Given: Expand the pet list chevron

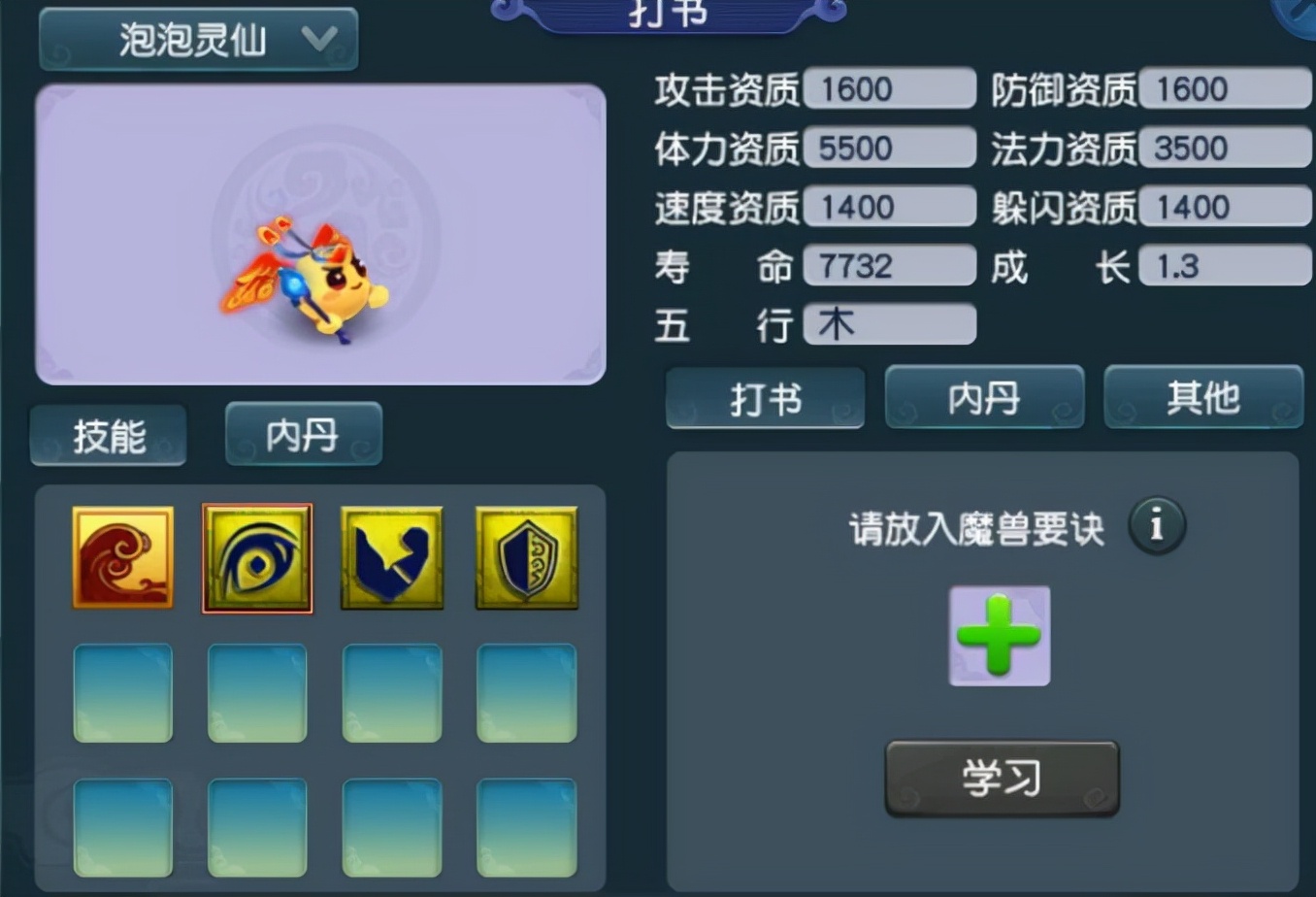Looking at the screenshot, I should click(320, 40).
